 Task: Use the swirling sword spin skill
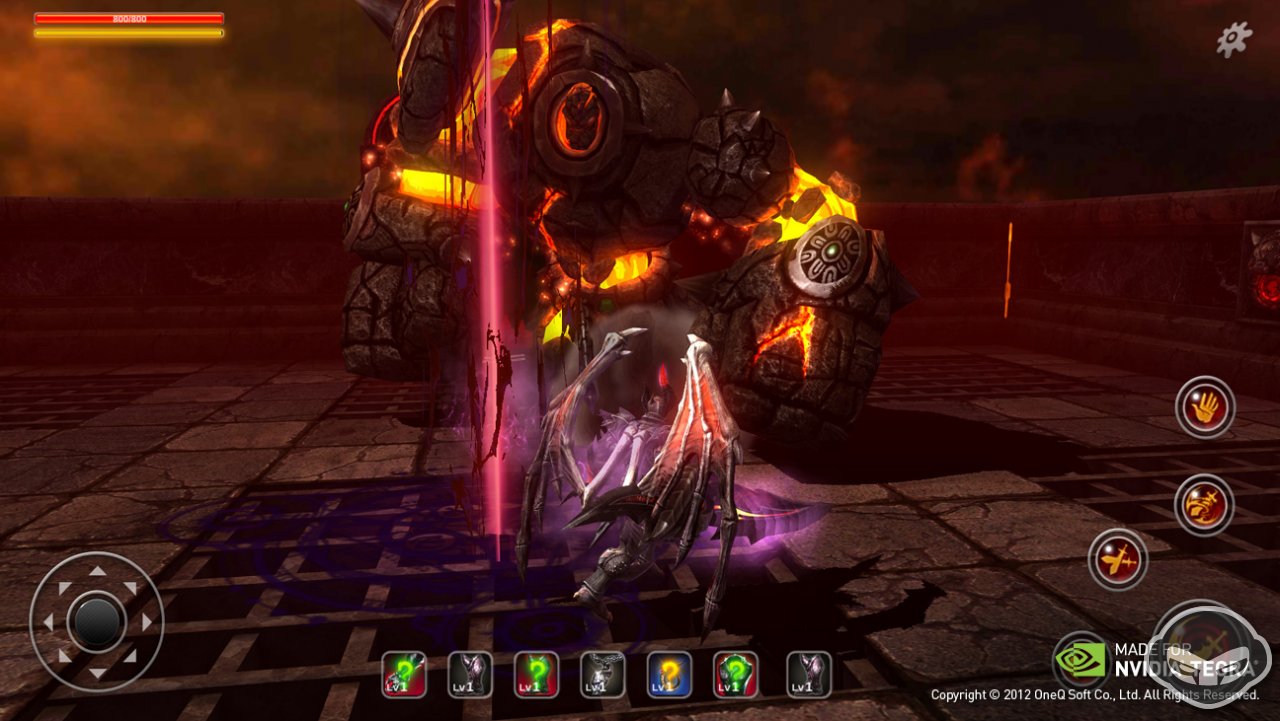pyautogui.click(x=1204, y=504)
